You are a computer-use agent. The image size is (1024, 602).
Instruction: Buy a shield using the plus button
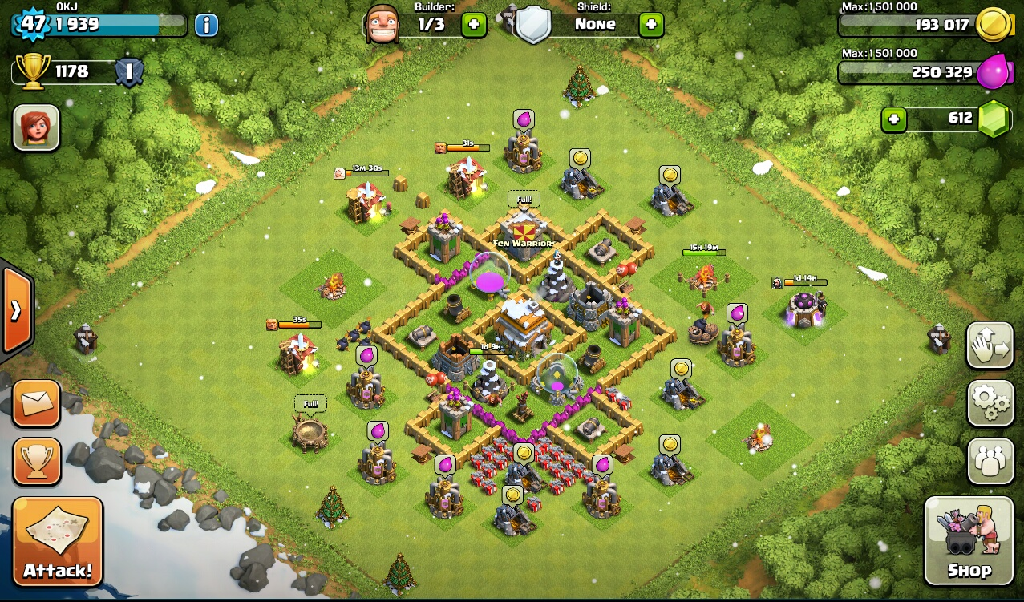pos(651,24)
